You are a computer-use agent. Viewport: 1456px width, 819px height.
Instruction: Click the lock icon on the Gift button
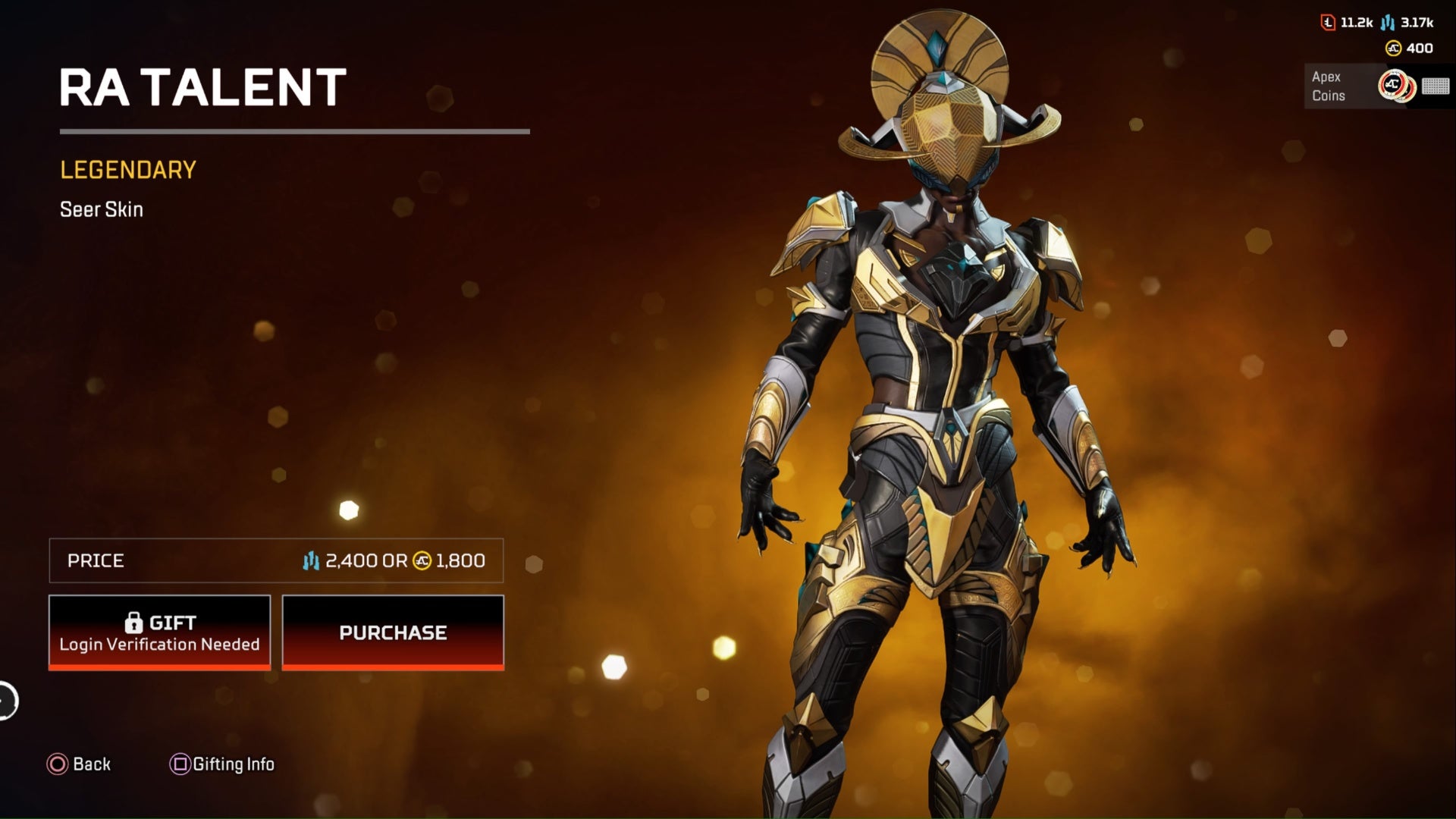pos(136,621)
